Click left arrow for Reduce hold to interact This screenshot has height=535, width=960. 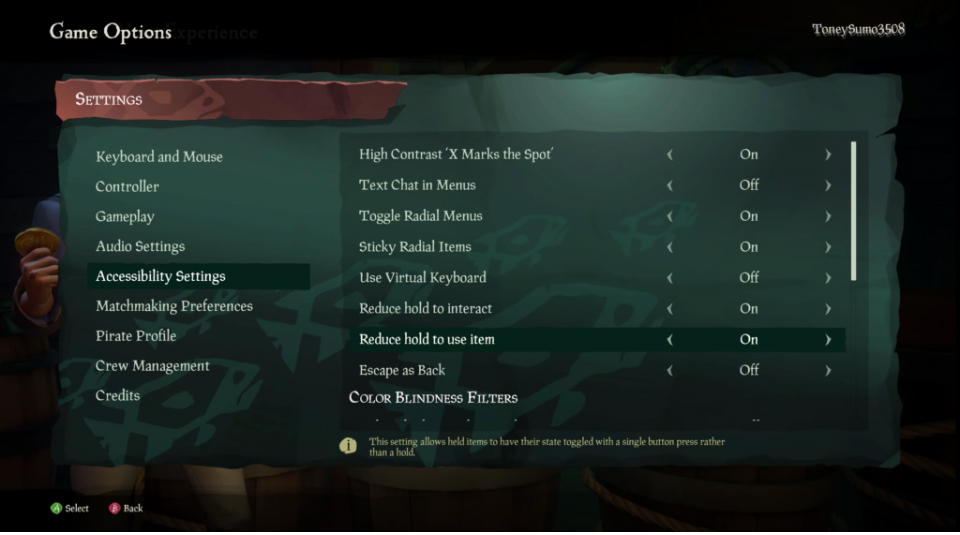pyautogui.click(x=669, y=309)
